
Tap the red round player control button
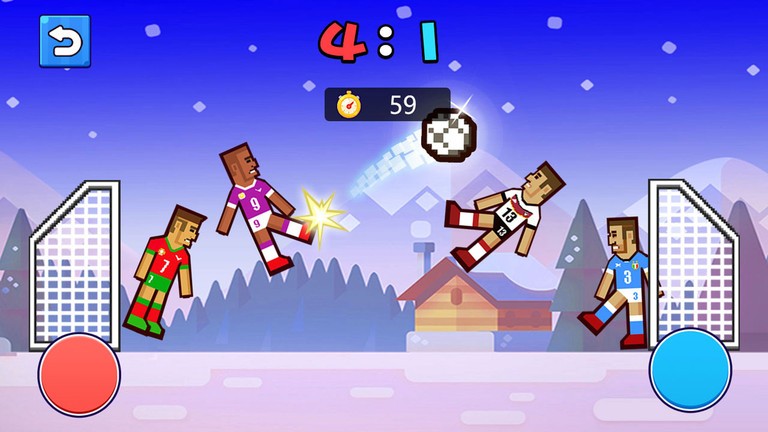click(x=79, y=375)
